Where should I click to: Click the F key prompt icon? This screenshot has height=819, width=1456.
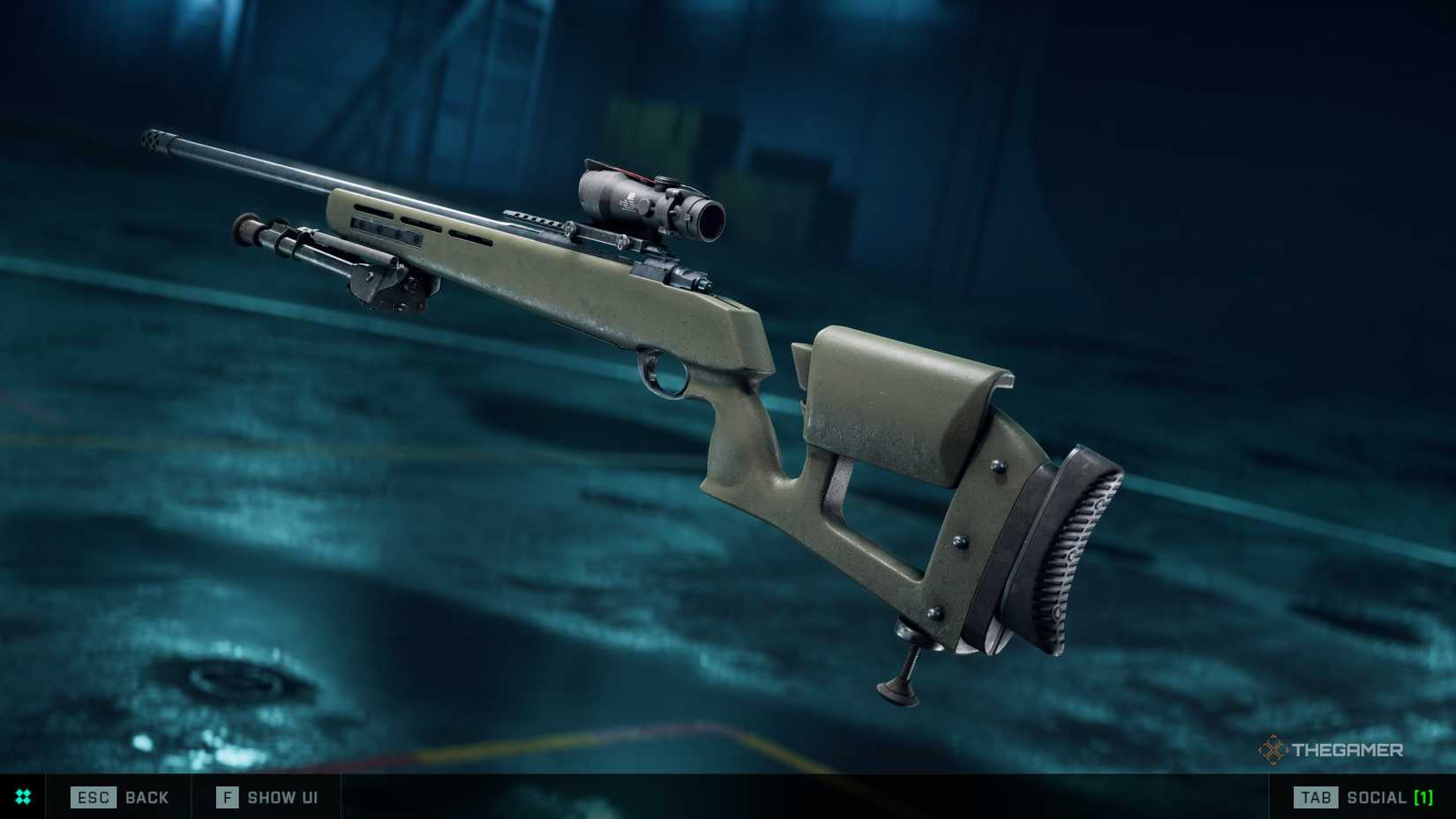pyautogui.click(x=226, y=797)
